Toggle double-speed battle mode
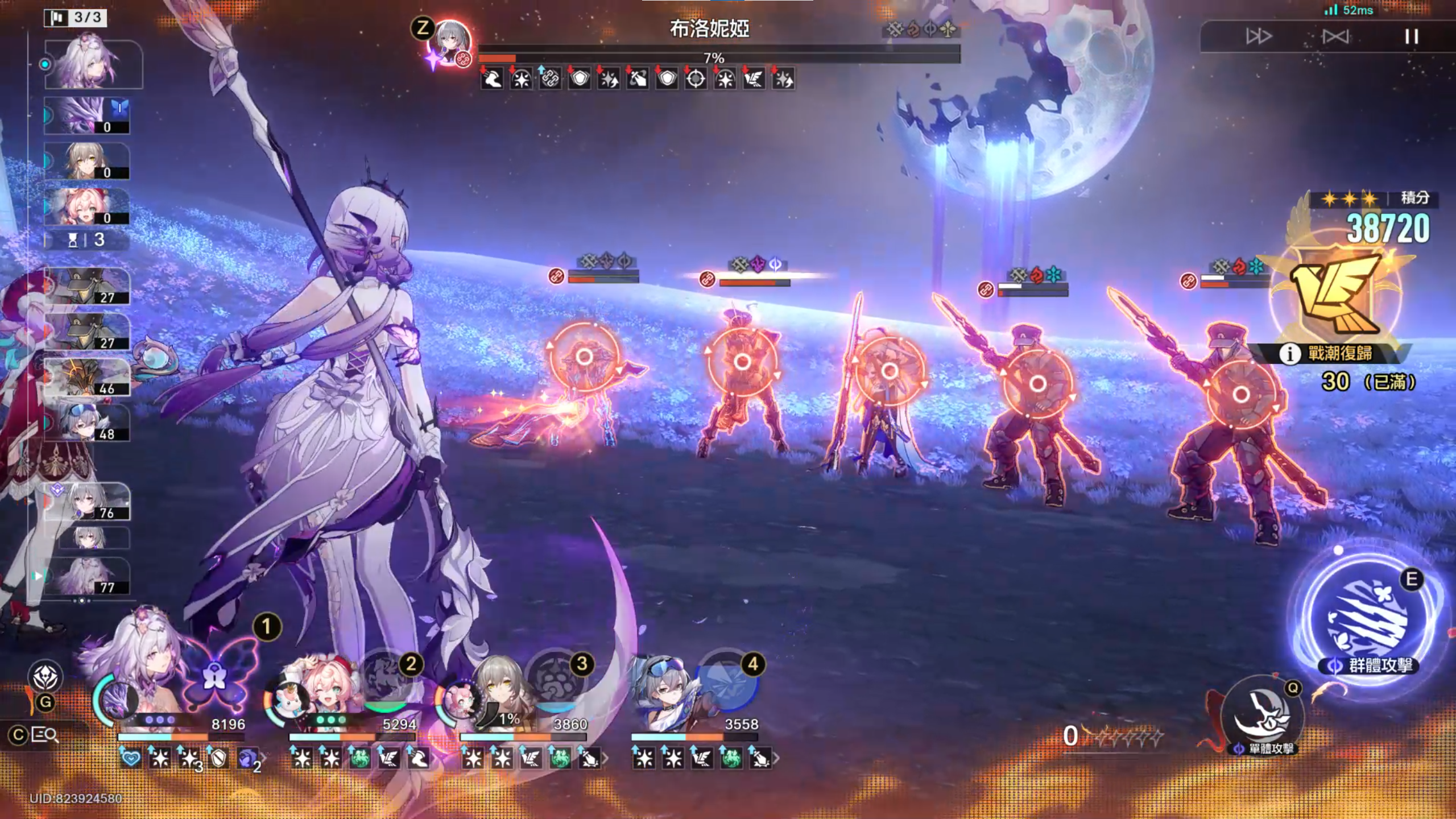Image resolution: width=1456 pixels, height=819 pixels. click(x=1258, y=37)
